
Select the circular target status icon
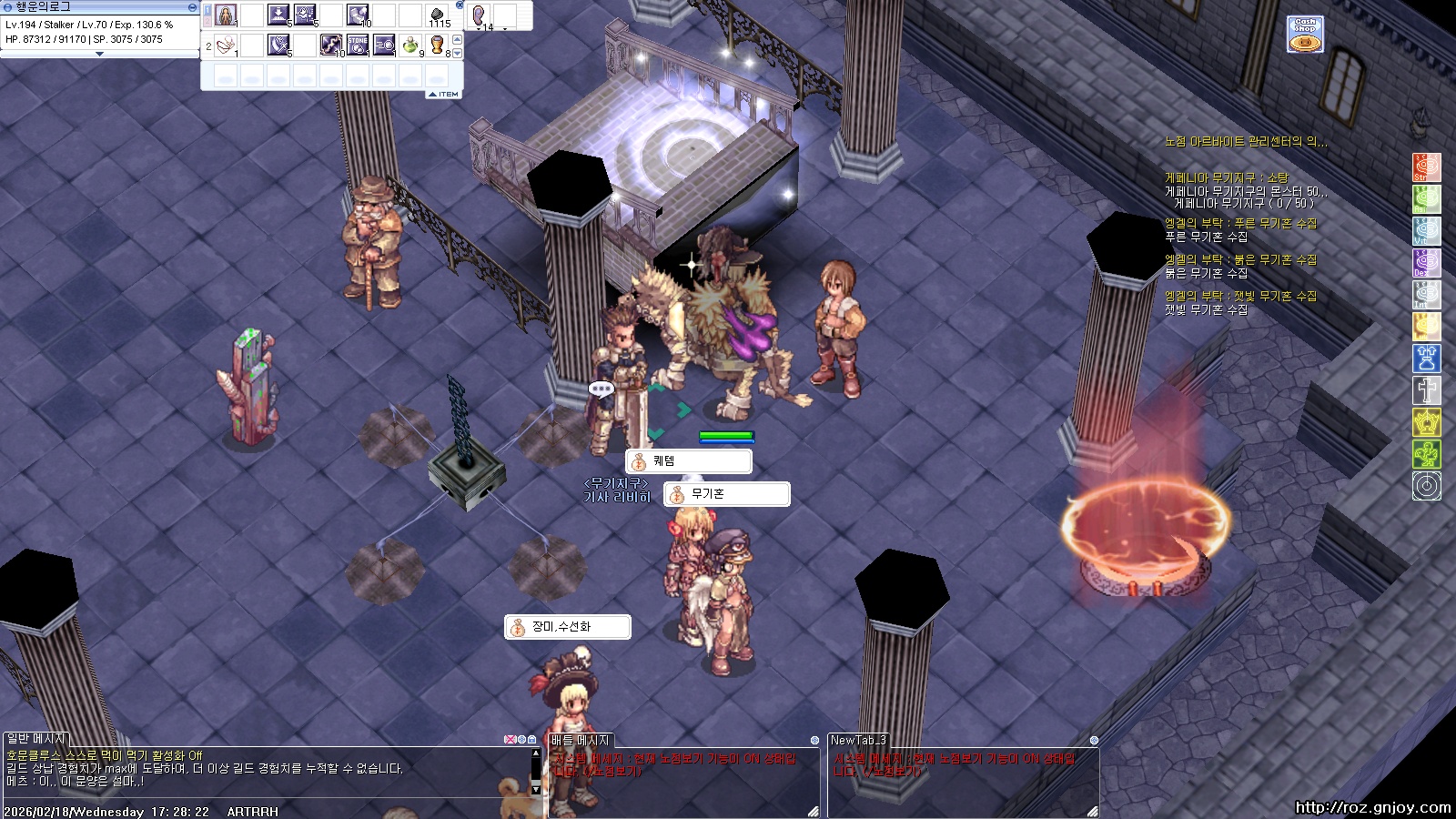point(1426,486)
